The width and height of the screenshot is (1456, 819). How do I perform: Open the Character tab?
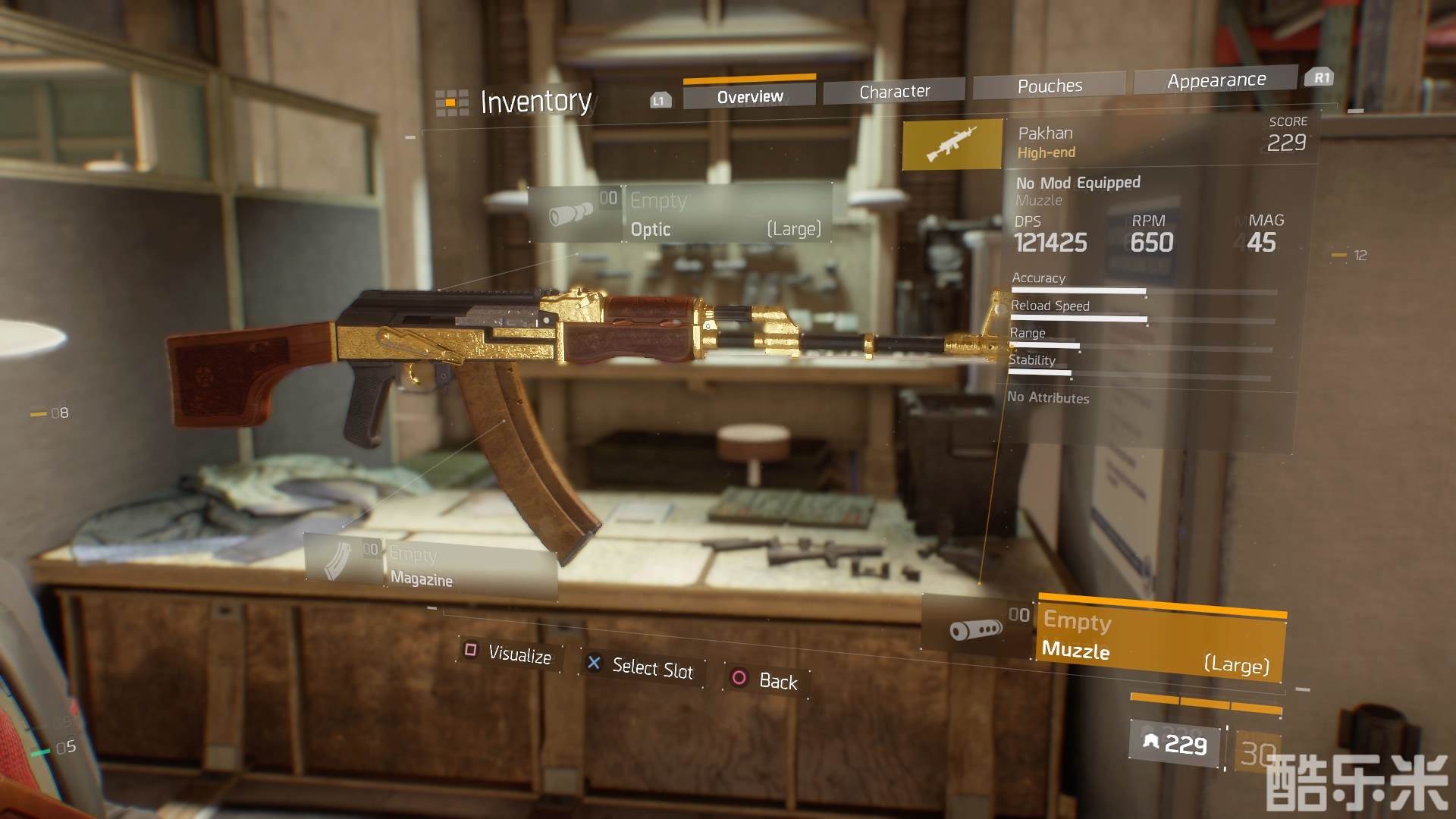894,92
